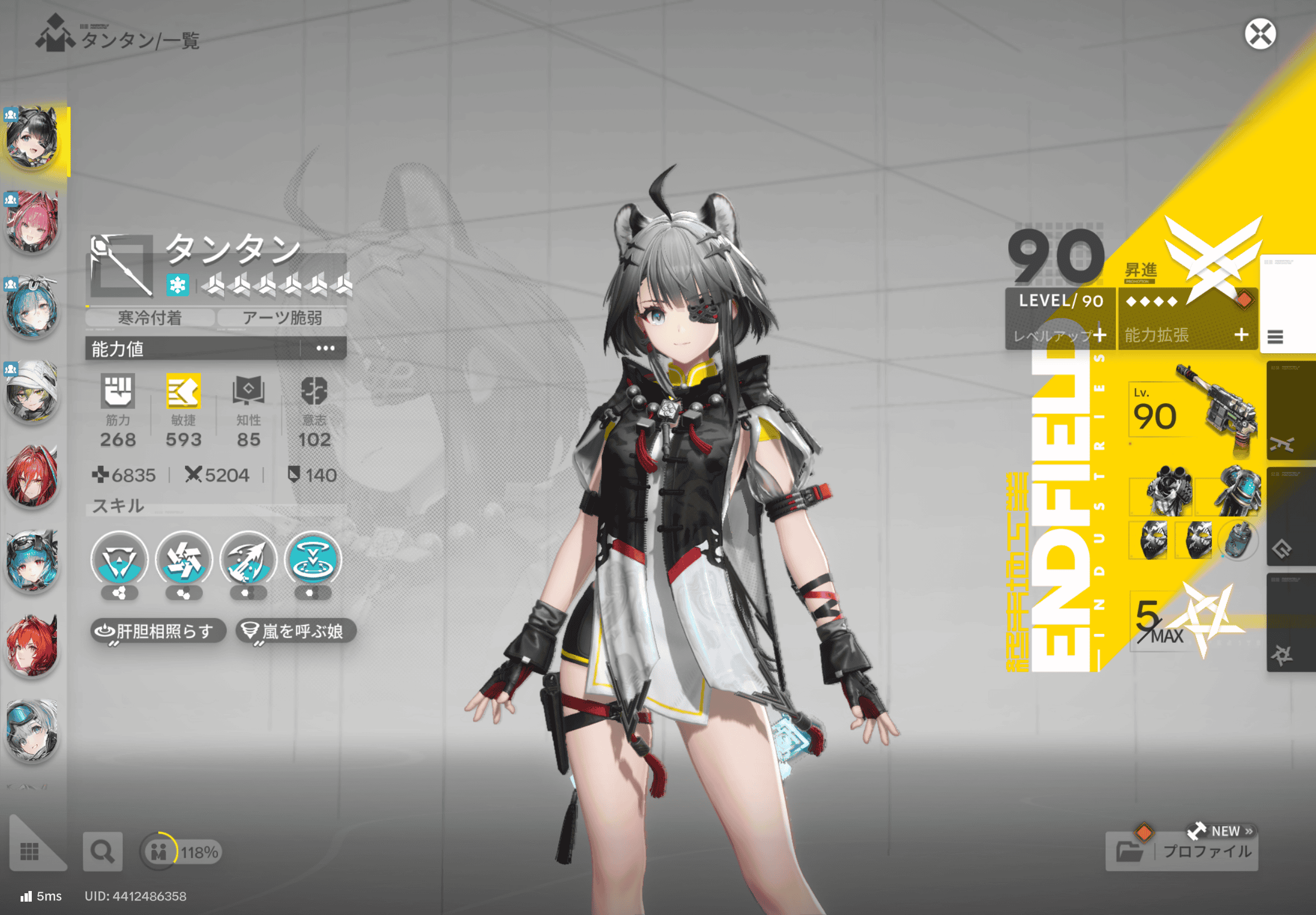This screenshot has height=915, width=1316.
Task: Expand the 能力値 stats details
Action: 325,348
